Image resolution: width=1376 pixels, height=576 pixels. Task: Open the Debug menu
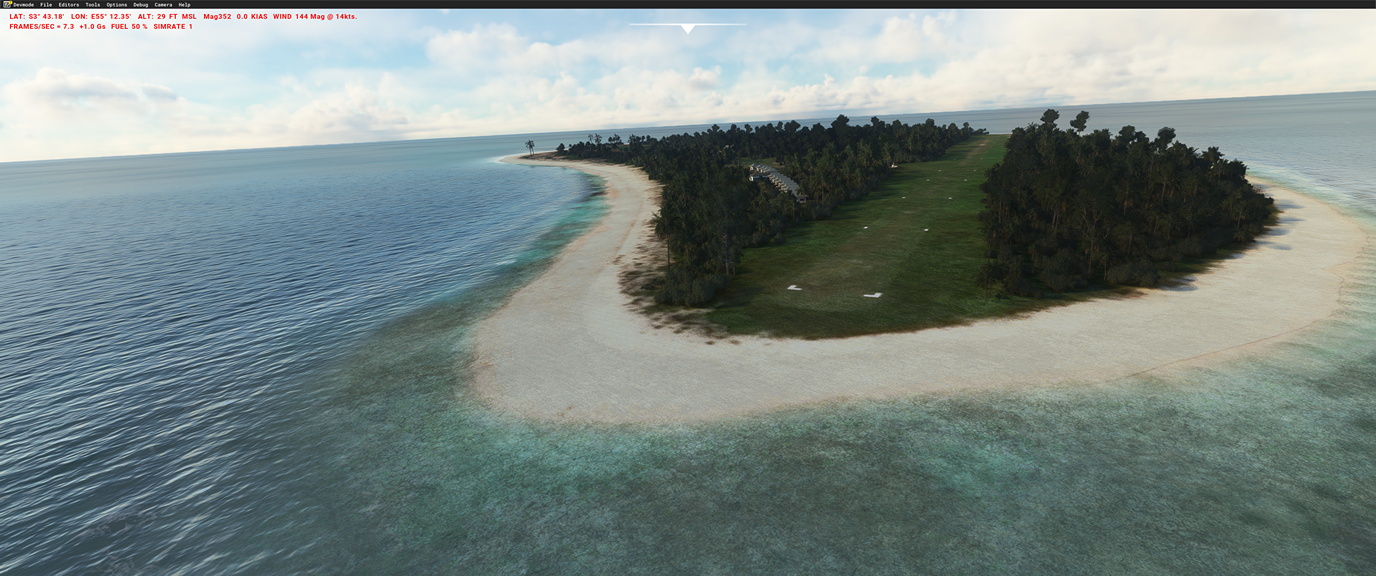coord(141,5)
